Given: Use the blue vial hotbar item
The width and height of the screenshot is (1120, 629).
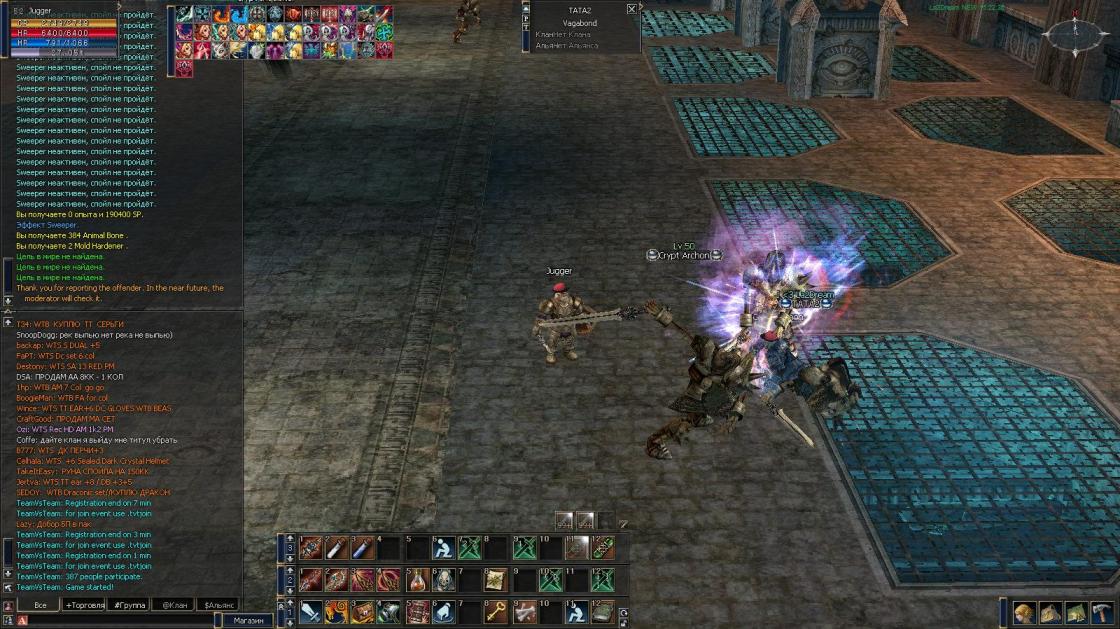Looking at the screenshot, I should (364, 548).
